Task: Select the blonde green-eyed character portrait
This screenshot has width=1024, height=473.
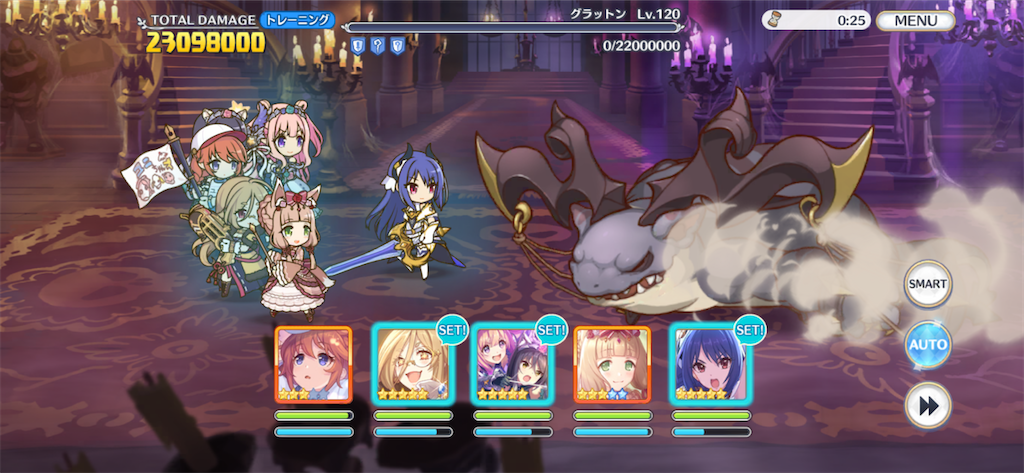Action: click(611, 364)
